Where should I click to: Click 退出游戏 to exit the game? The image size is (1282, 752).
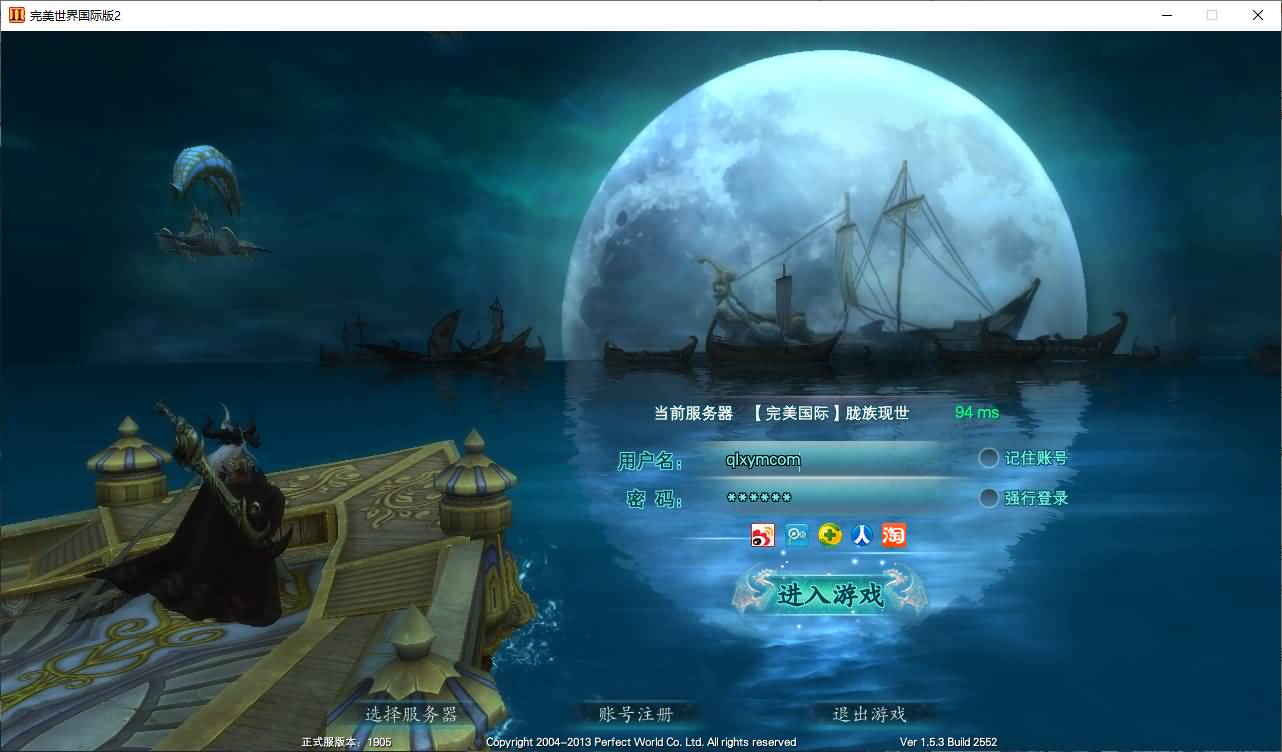click(870, 714)
